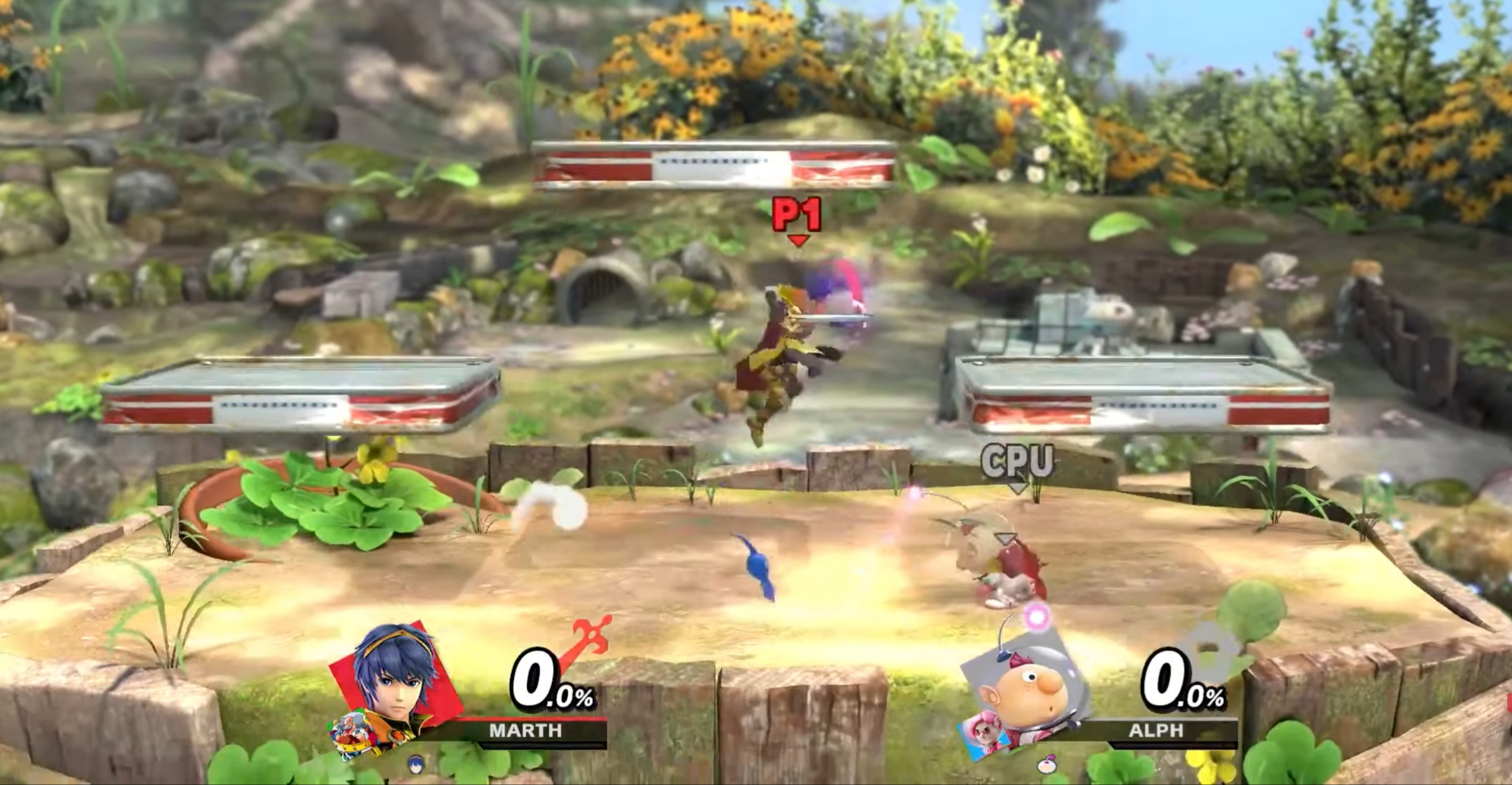Screen dimensions: 1512x785
Task: Click the pink-haired spirit icon beside Alph
Action: (985, 734)
